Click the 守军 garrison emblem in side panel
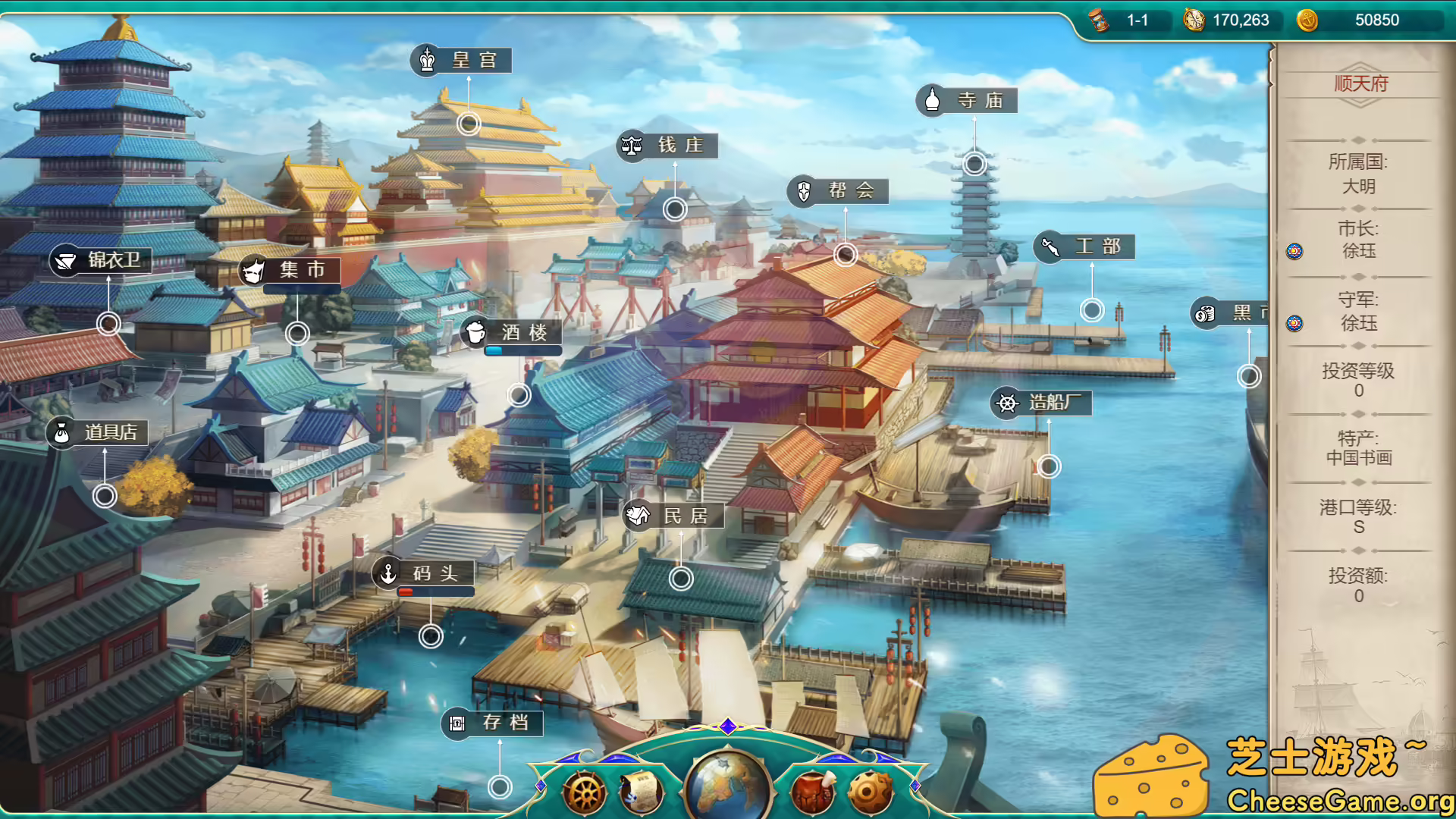Image resolution: width=1456 pixels, height=819 pixels. pyautogui.click(x=1294, y=324)
